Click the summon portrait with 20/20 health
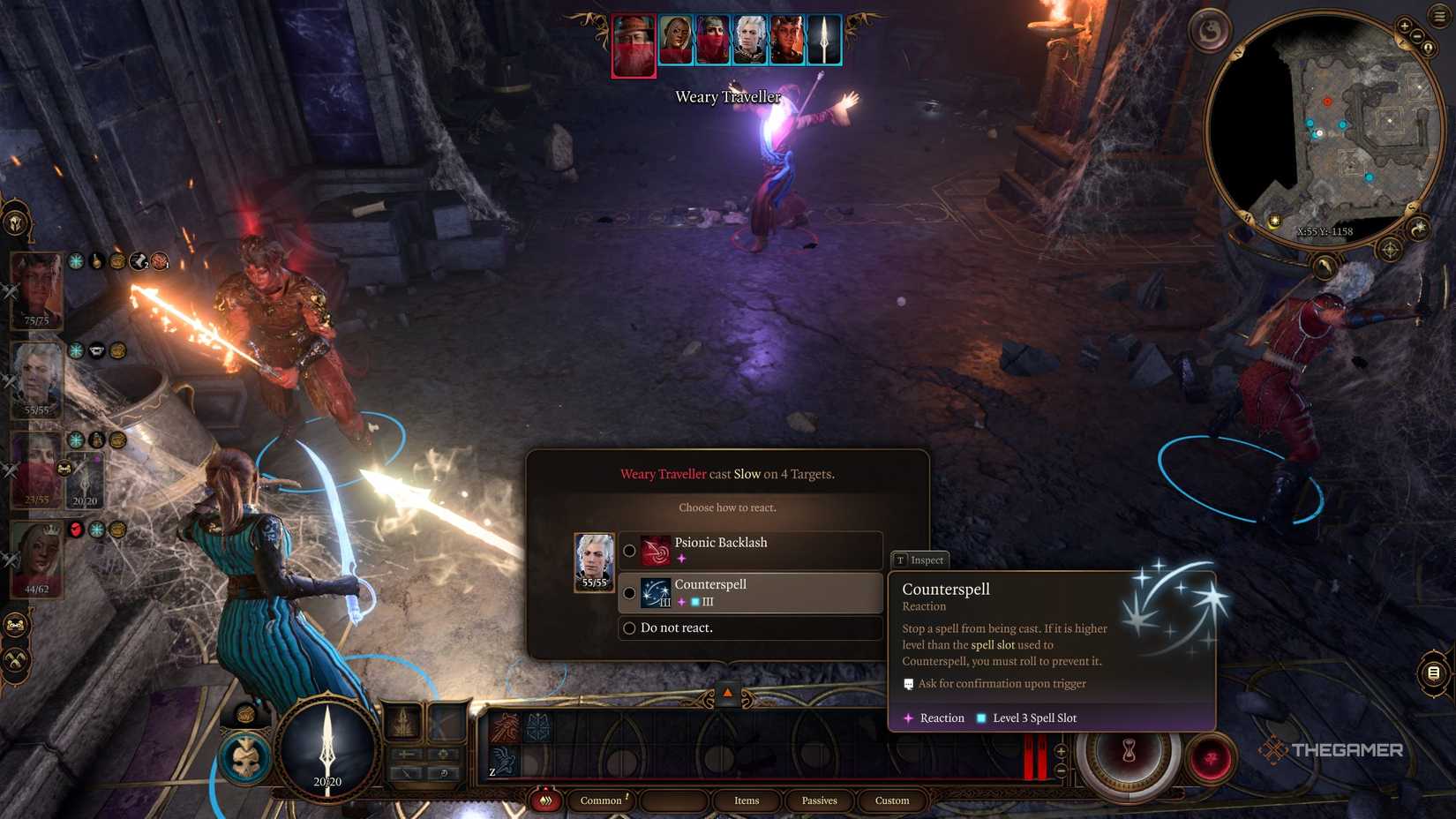This screenshot has height=819, width=1456. [x=86, y=480]
